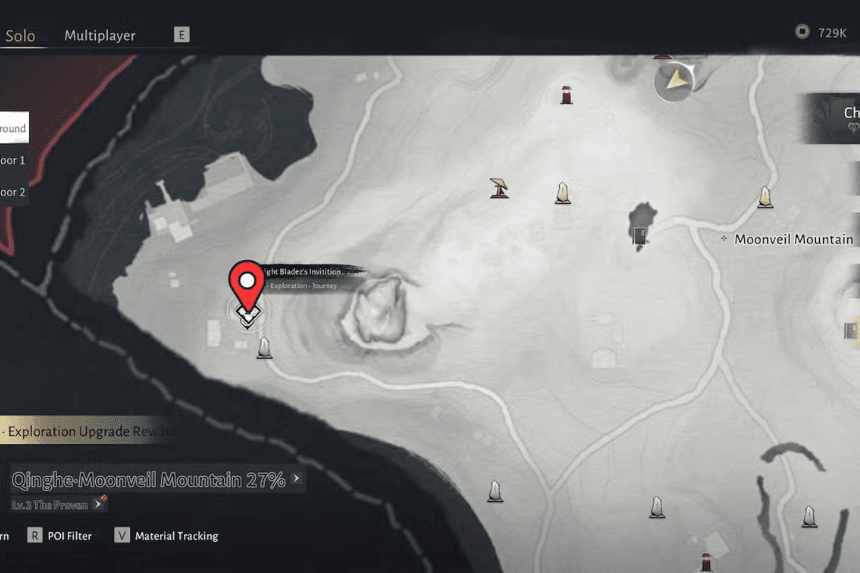Select the pavilion marker on the map
This screenshot has width=860, height=573.
(x=499, y=187)
